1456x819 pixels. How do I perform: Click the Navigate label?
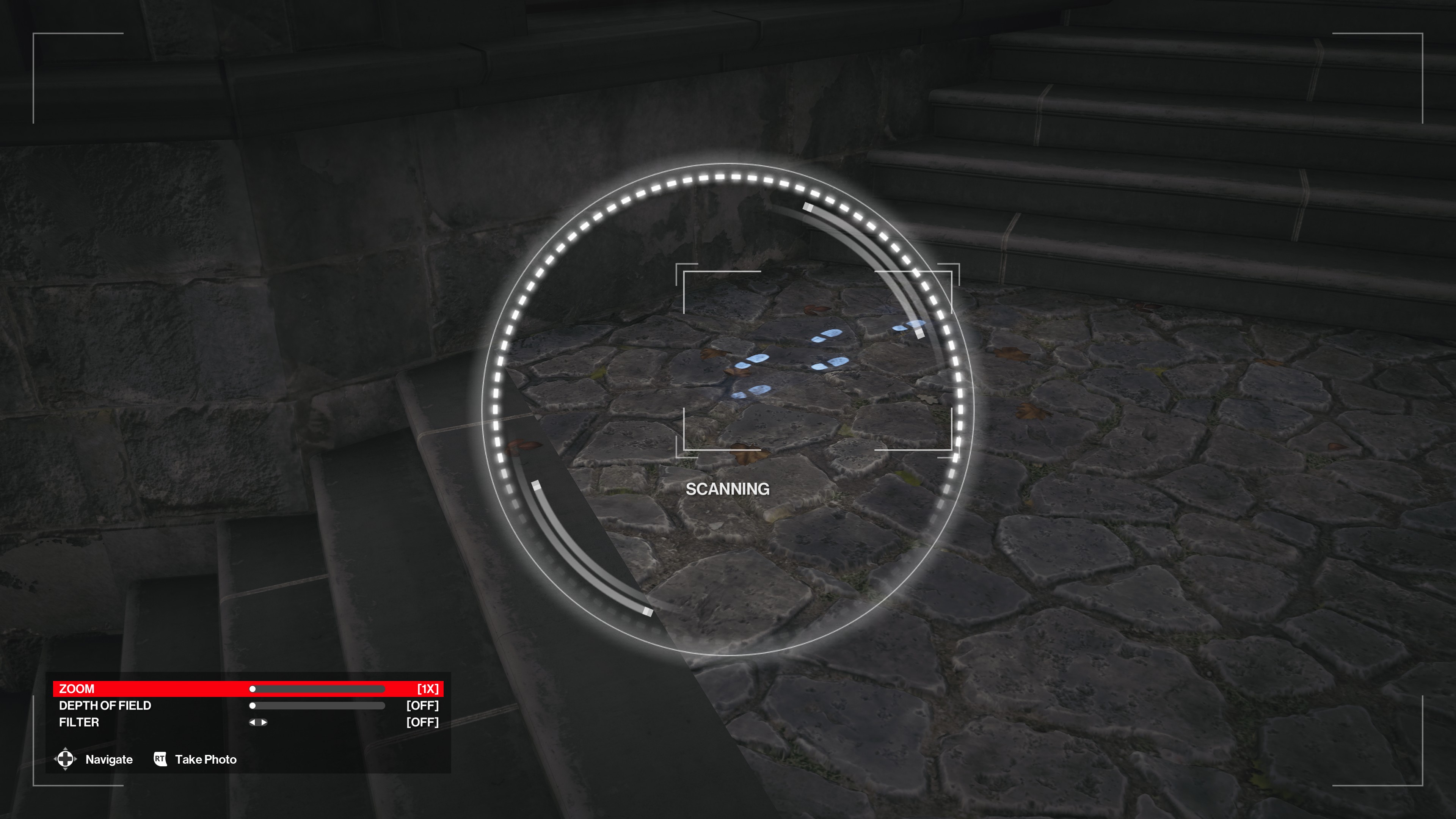pyautogui.click(x=108, y=759)
